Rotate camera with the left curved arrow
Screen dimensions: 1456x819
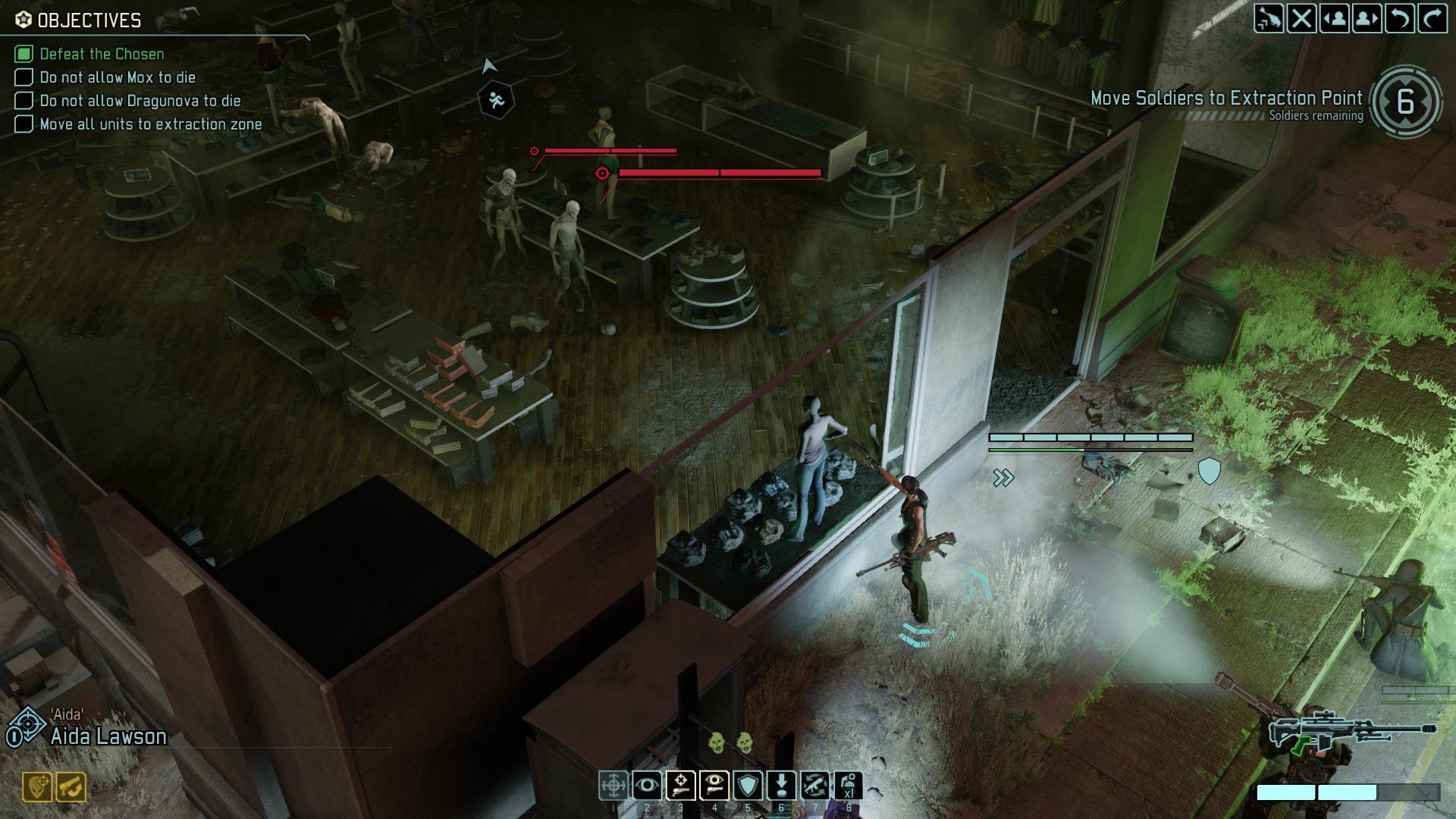pos(1399,18)
